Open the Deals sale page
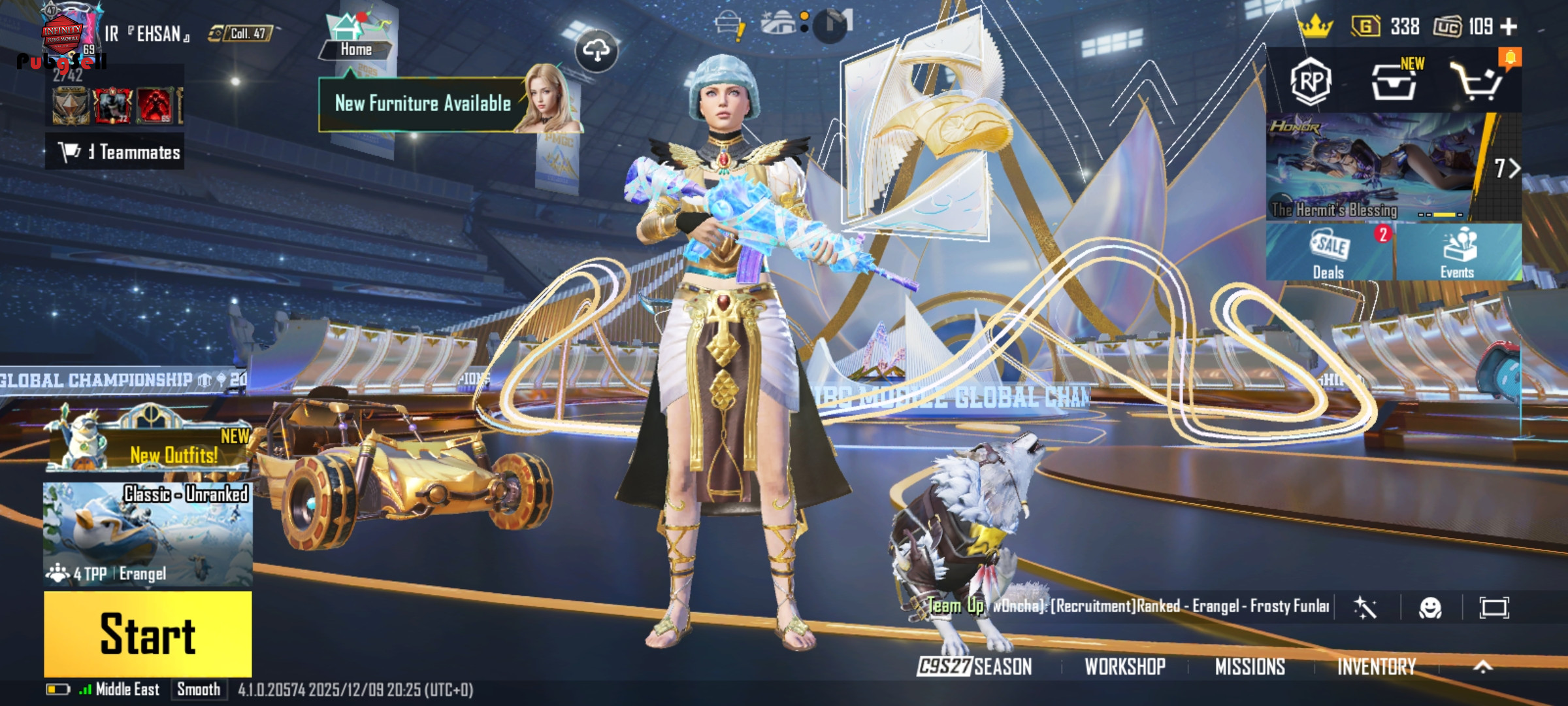This screenshot has width=1568, height=706. 1329,253
